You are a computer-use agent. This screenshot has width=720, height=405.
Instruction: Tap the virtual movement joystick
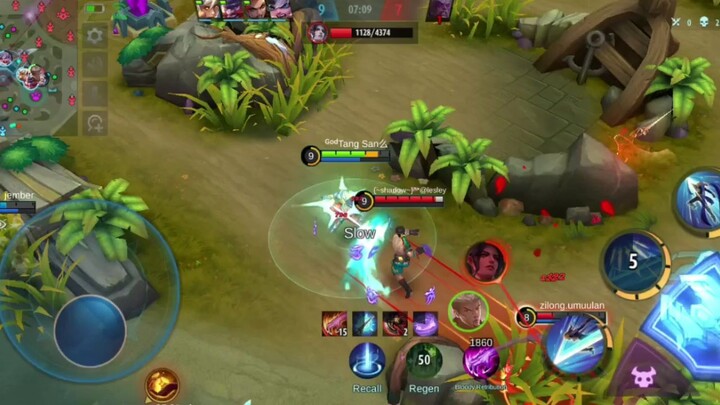point(90,328)
